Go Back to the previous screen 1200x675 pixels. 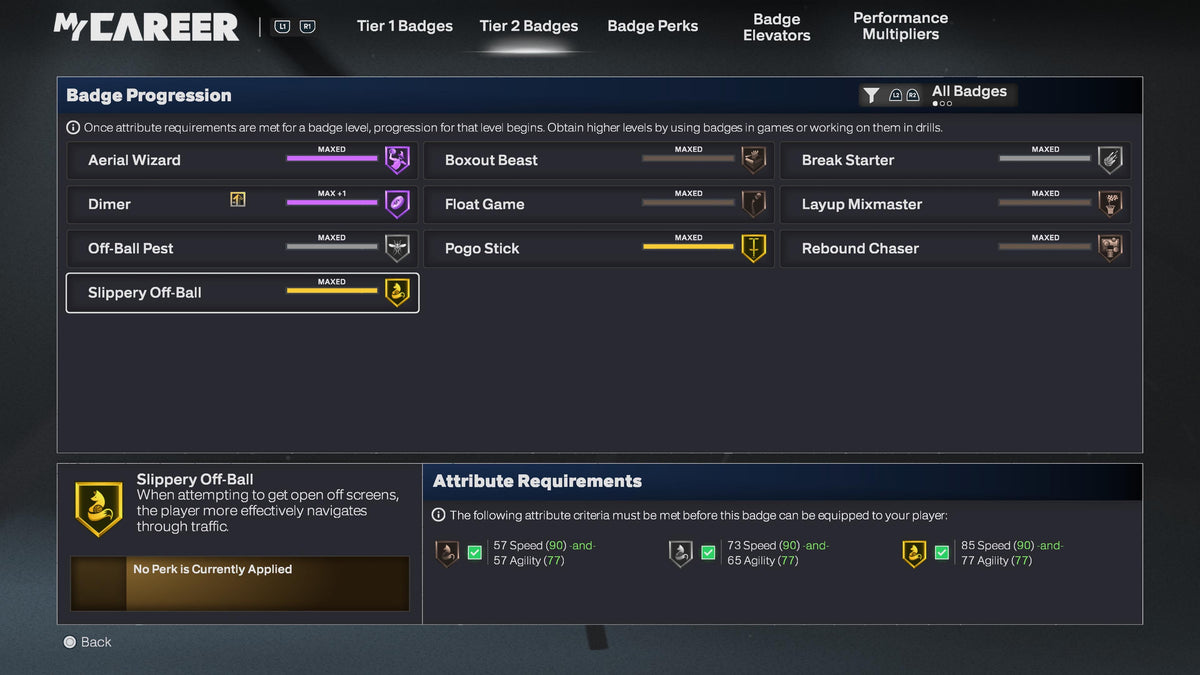click(x=87, y=642)
